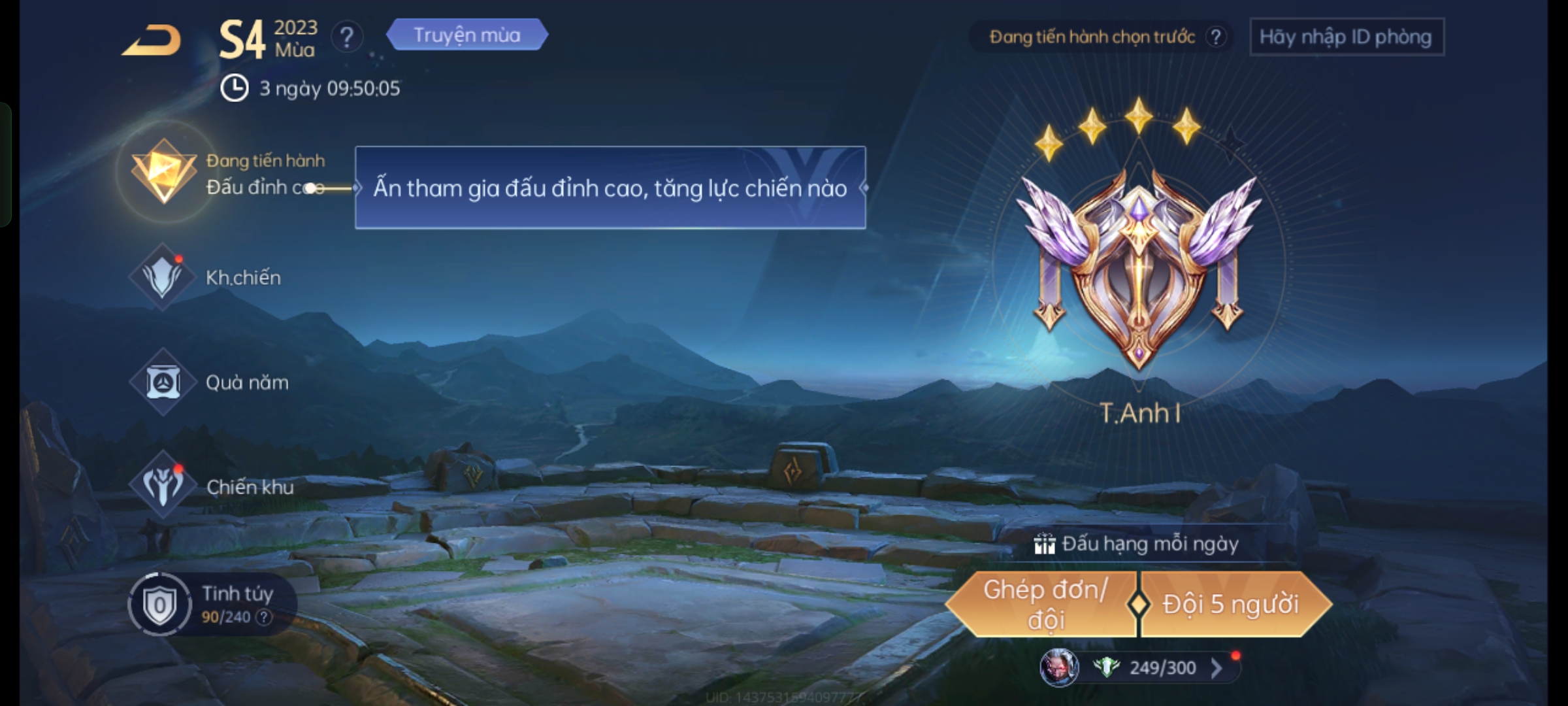1568x706 pixels.
Task: Tap the Ấn tham gia đấu đỉnh cao banner
Action: (610, 188)
